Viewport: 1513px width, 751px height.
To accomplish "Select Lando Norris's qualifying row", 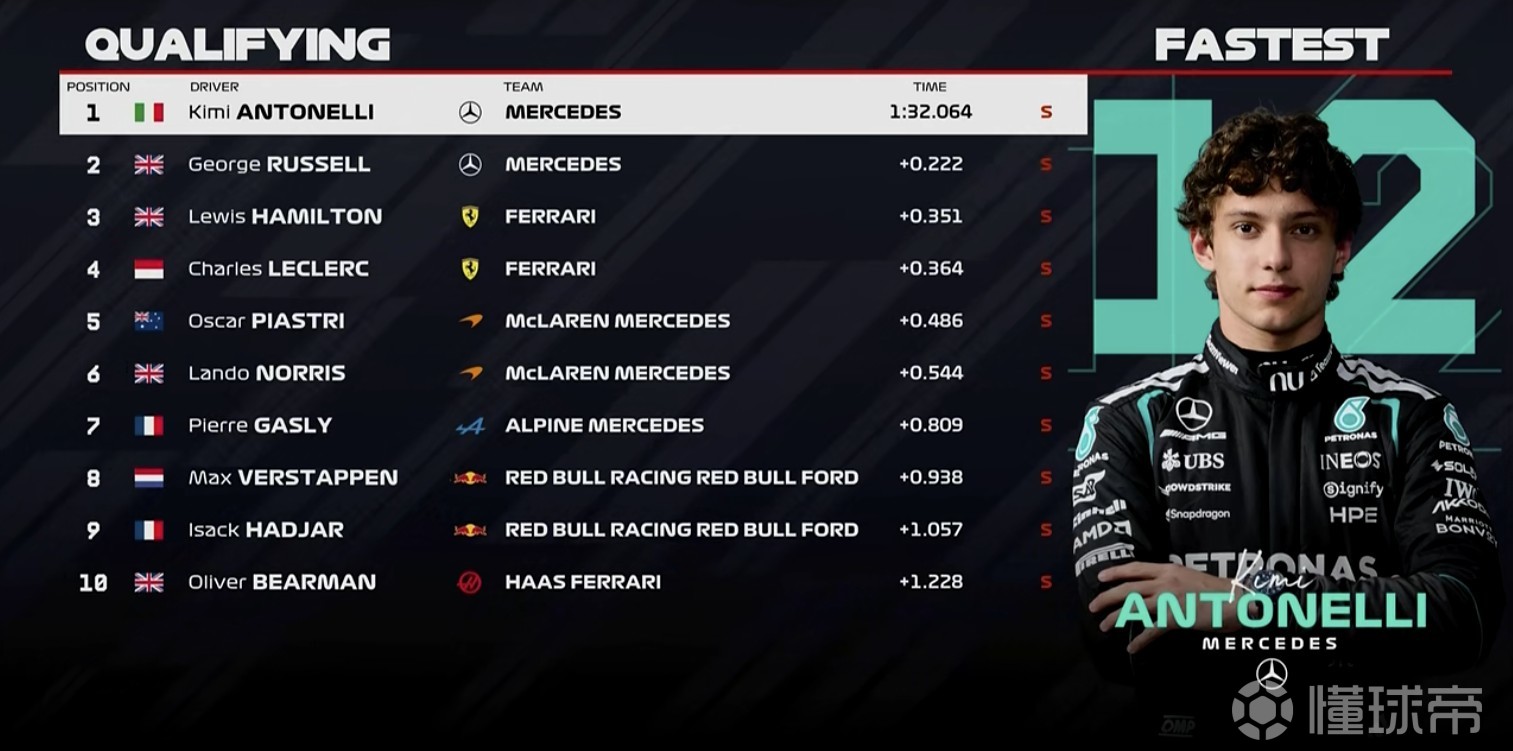I will tap(572, 373).
